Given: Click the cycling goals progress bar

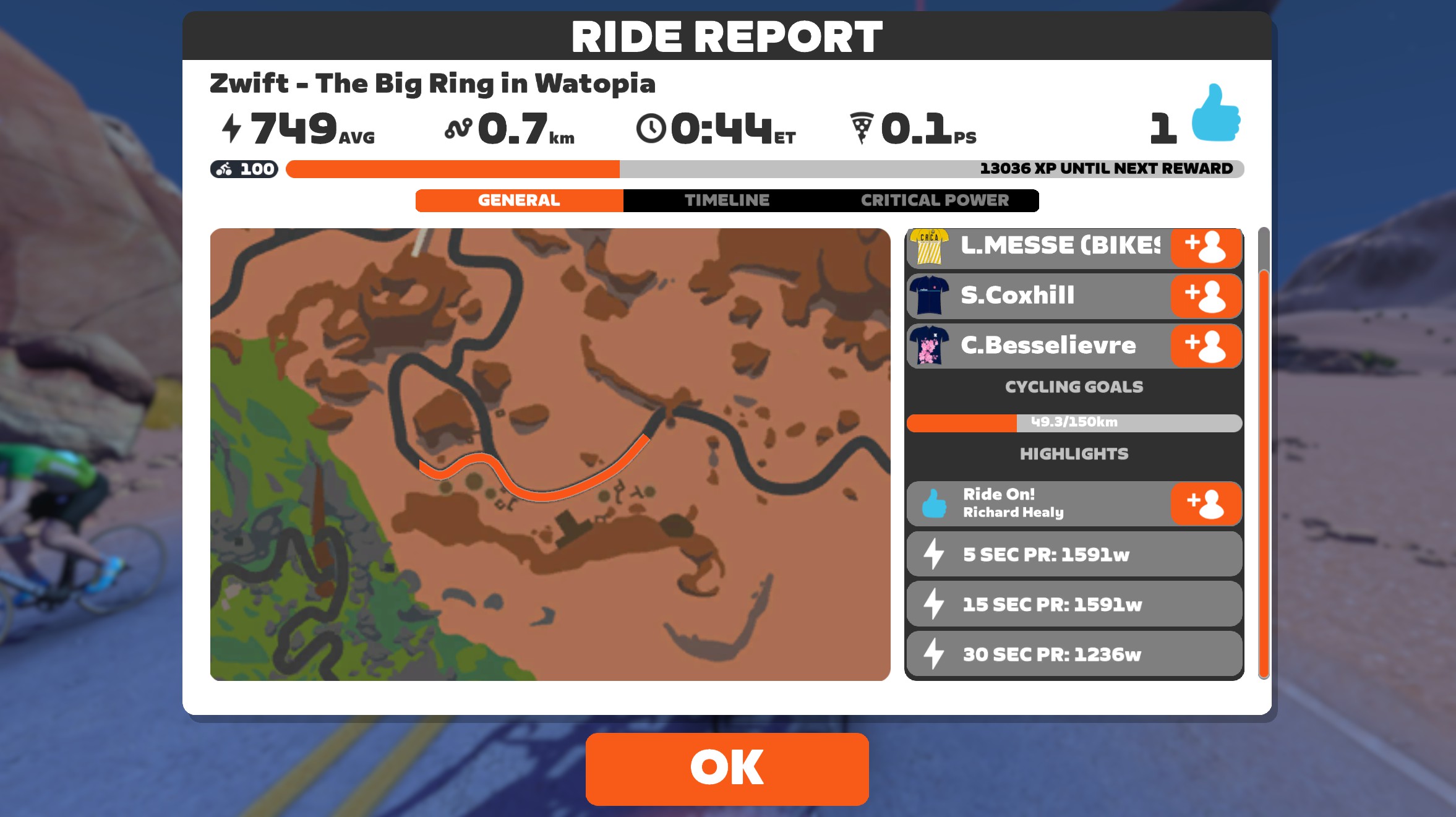Looking at the screenshot, I should (x=1074, y=422).
